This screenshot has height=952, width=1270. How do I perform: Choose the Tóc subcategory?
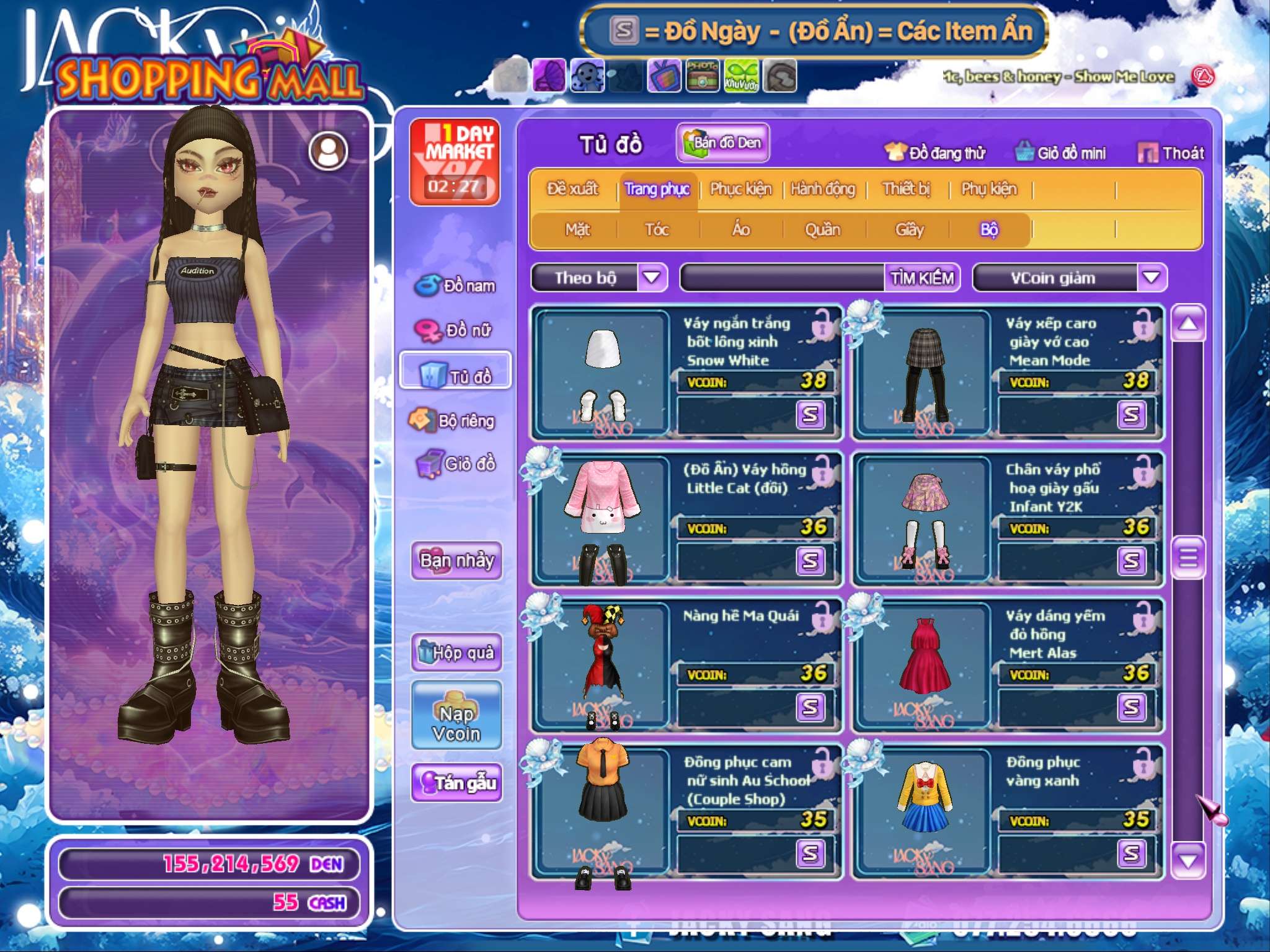(657, 230)
